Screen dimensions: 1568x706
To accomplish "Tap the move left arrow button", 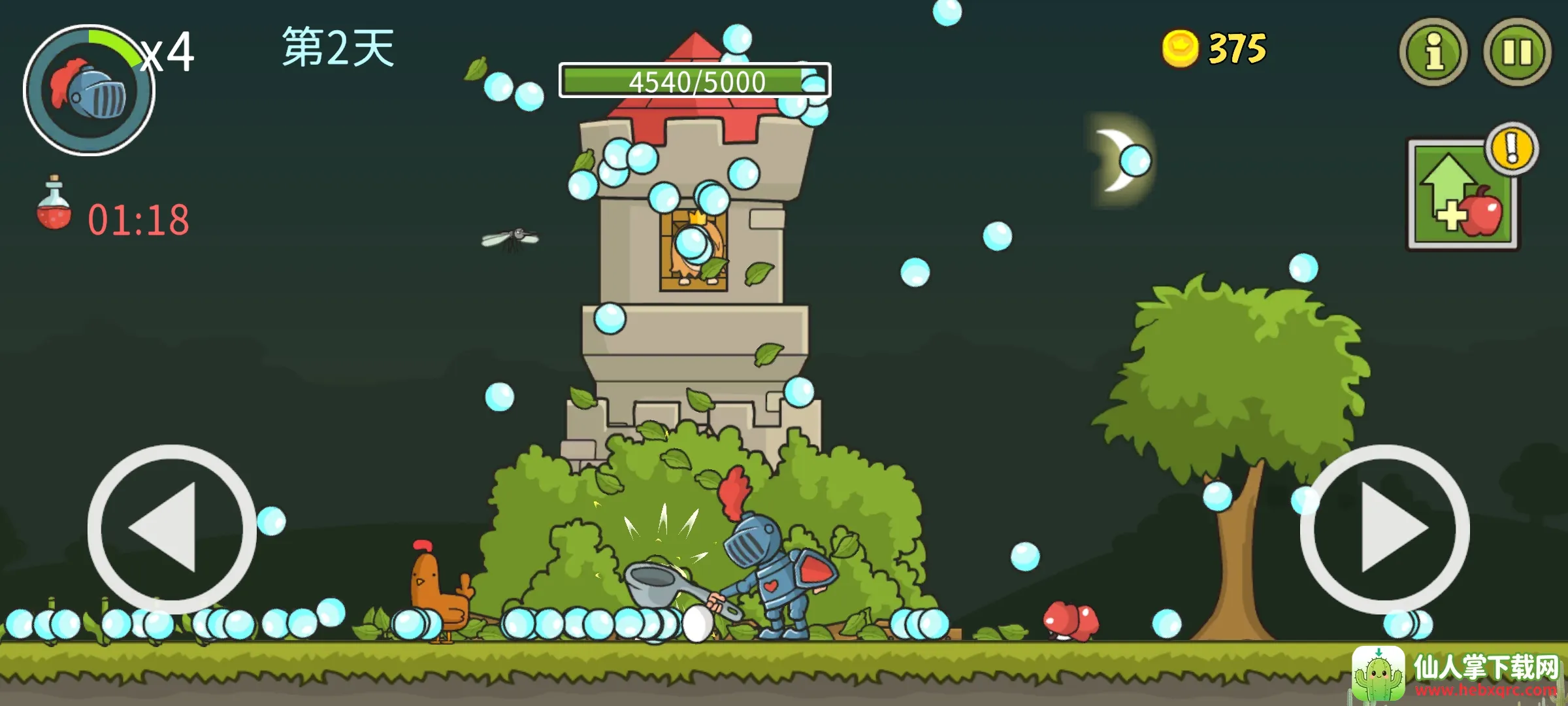I will 172,529.
